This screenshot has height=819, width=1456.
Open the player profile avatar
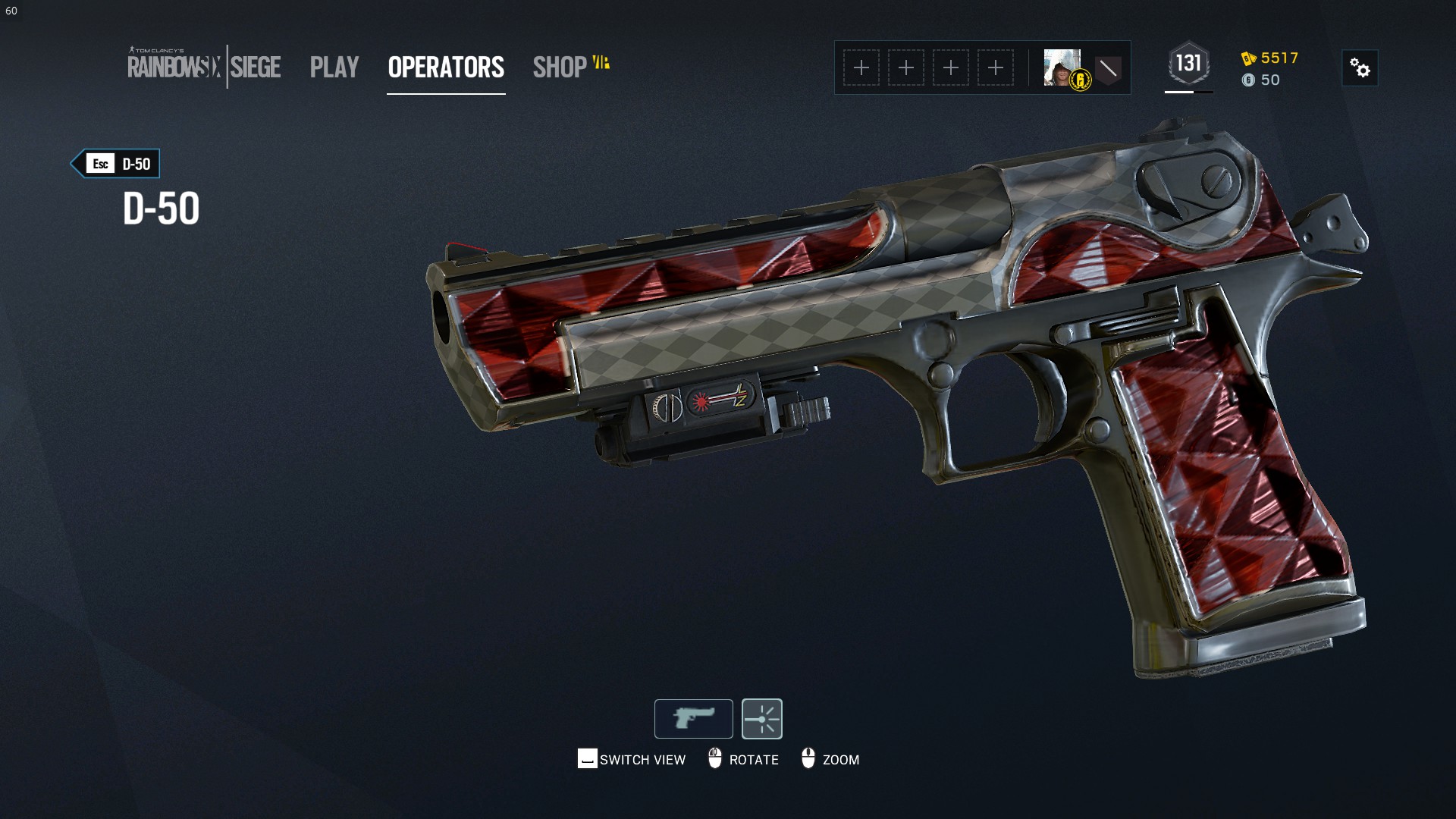(1062, 67)
